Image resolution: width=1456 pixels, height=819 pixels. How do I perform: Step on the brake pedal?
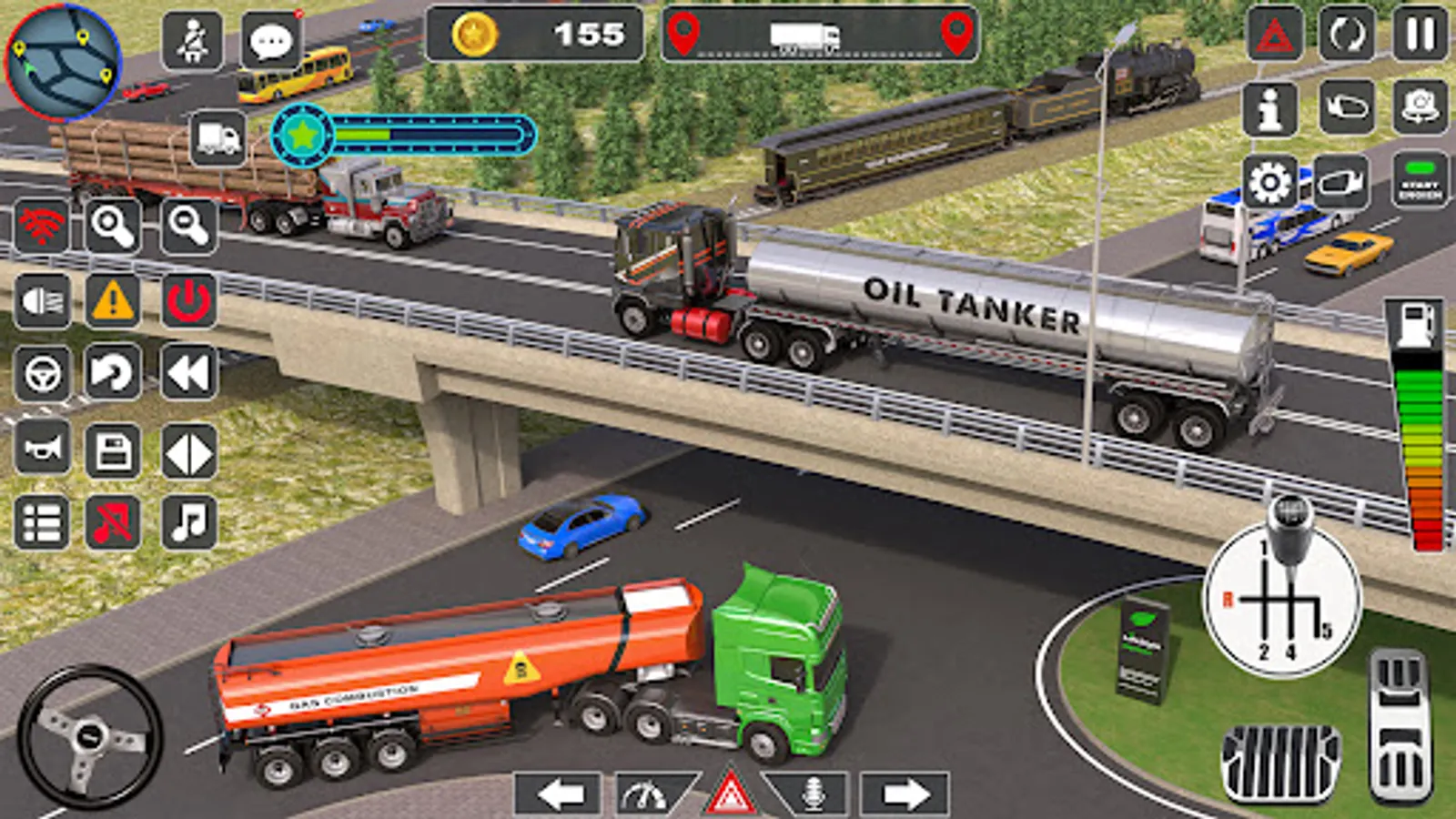[x=1280, y=763]
